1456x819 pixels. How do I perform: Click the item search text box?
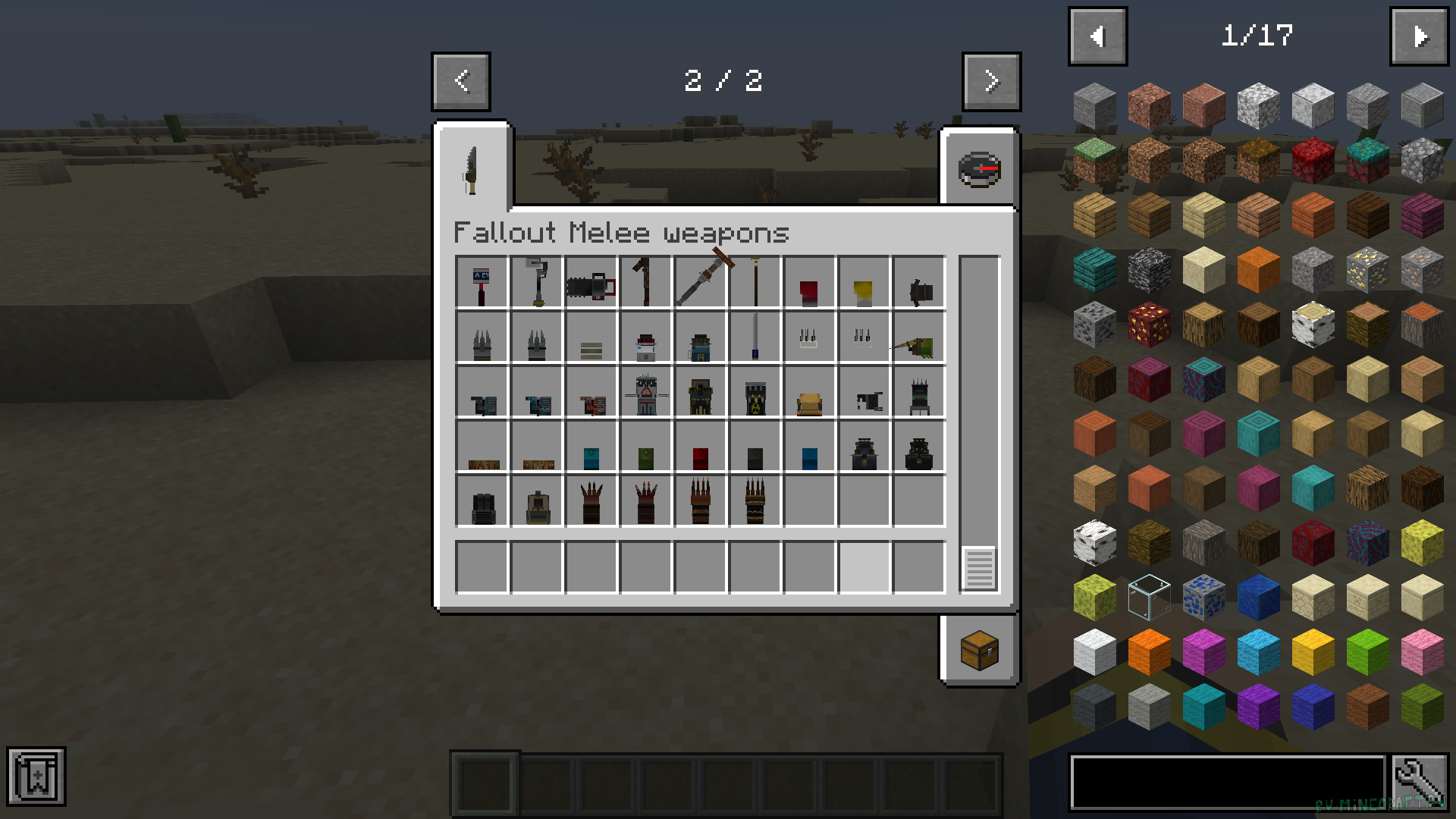[x=1227, y=782]
